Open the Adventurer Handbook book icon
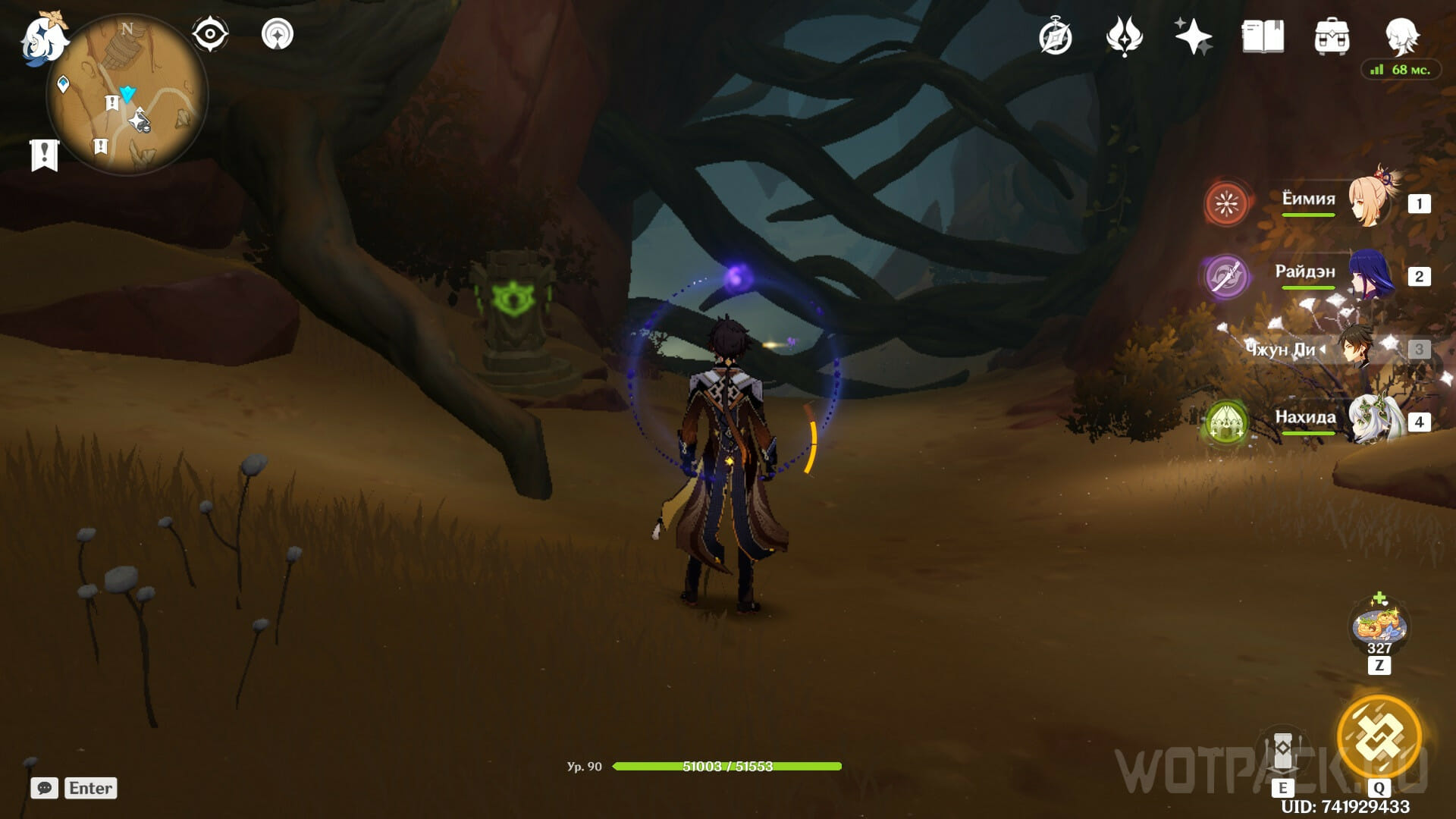Screen dimensions: 1456x819 point(1263,36)
